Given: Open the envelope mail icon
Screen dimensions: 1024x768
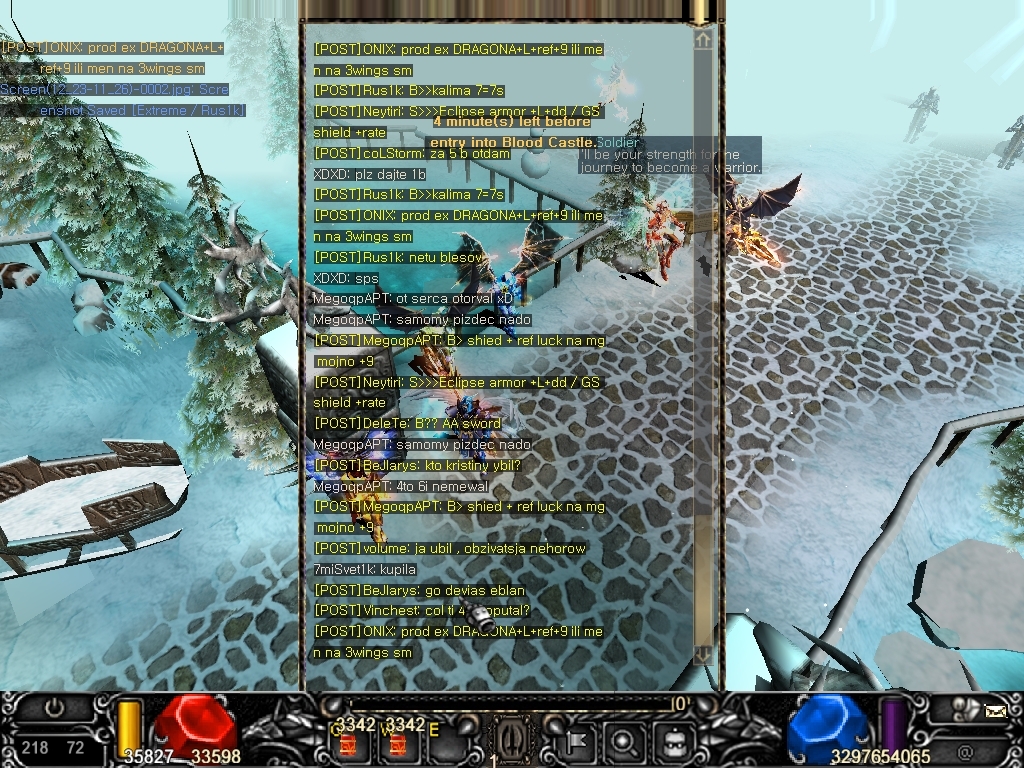Looking at the screenshot, I should click(995, 712).
